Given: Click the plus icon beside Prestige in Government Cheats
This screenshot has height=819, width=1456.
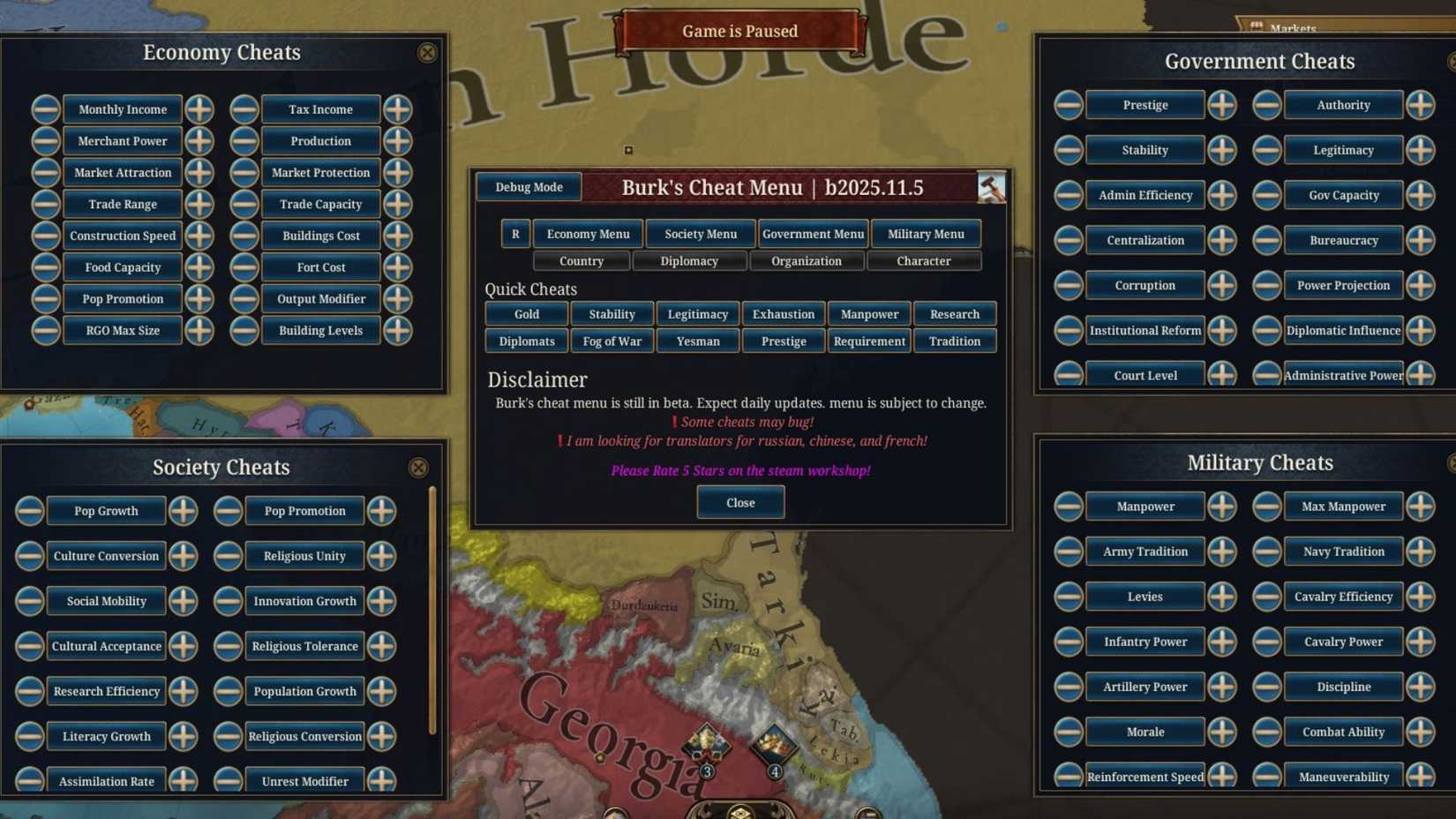Looking at the screenshot, I should (1222, 104).
